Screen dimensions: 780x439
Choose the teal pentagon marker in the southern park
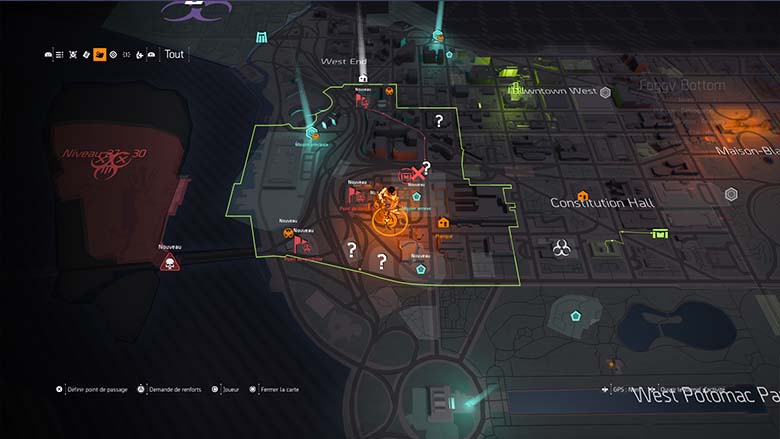point(576,315)
